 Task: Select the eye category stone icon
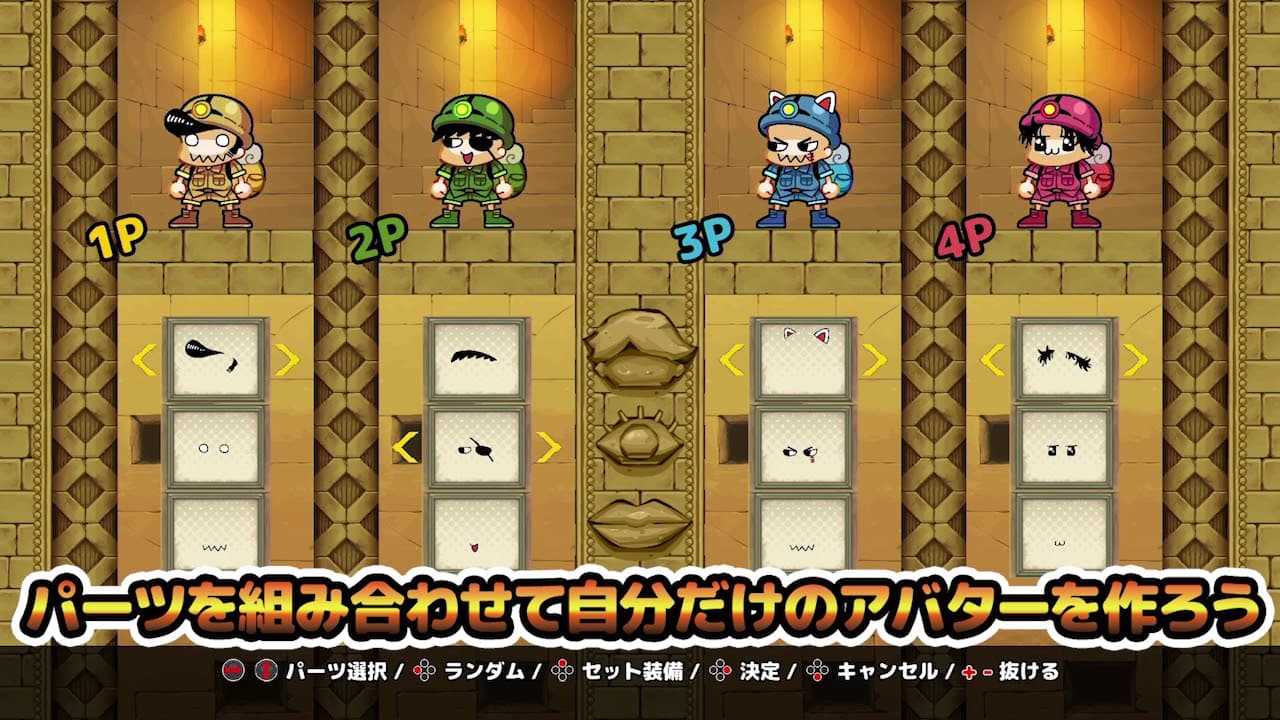[640, 440]
